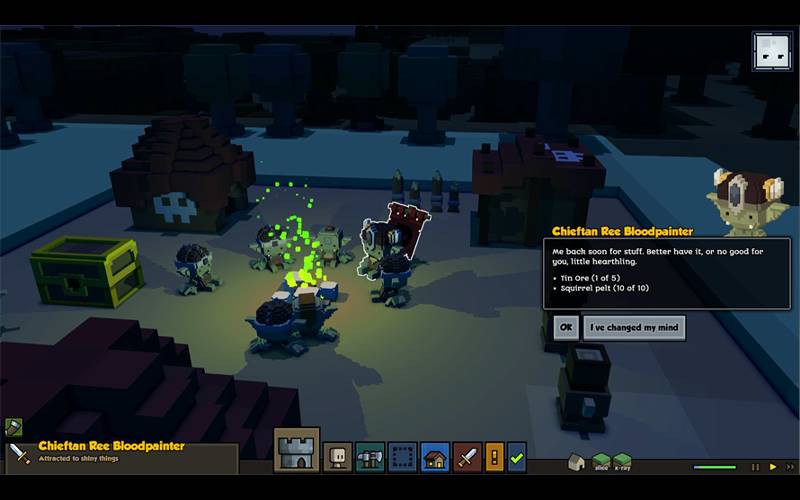800x500 pixels.
Task: Choose the "I've changed my mind" reply
Action: tap(634, 327)
